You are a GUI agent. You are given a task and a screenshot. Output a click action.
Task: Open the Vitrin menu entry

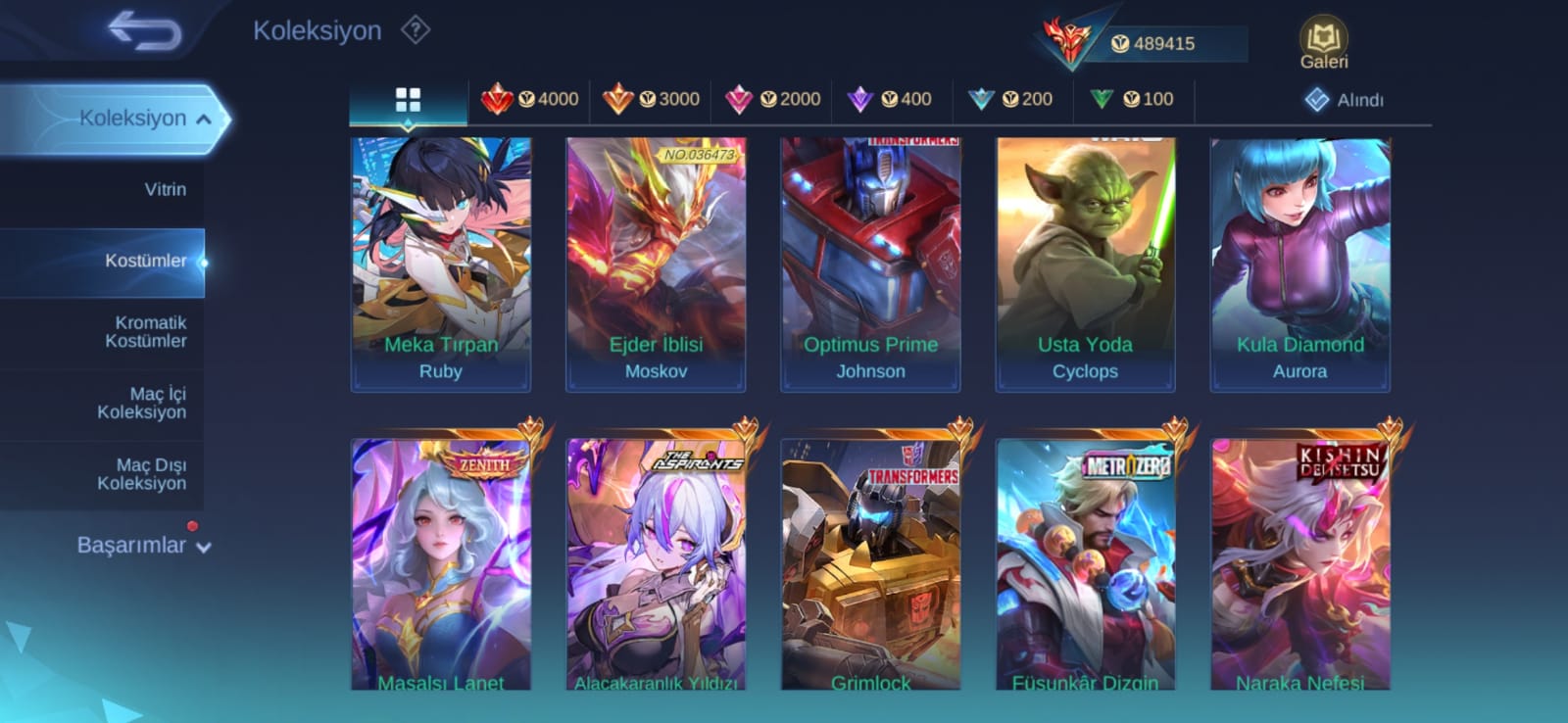click(165, 189)
